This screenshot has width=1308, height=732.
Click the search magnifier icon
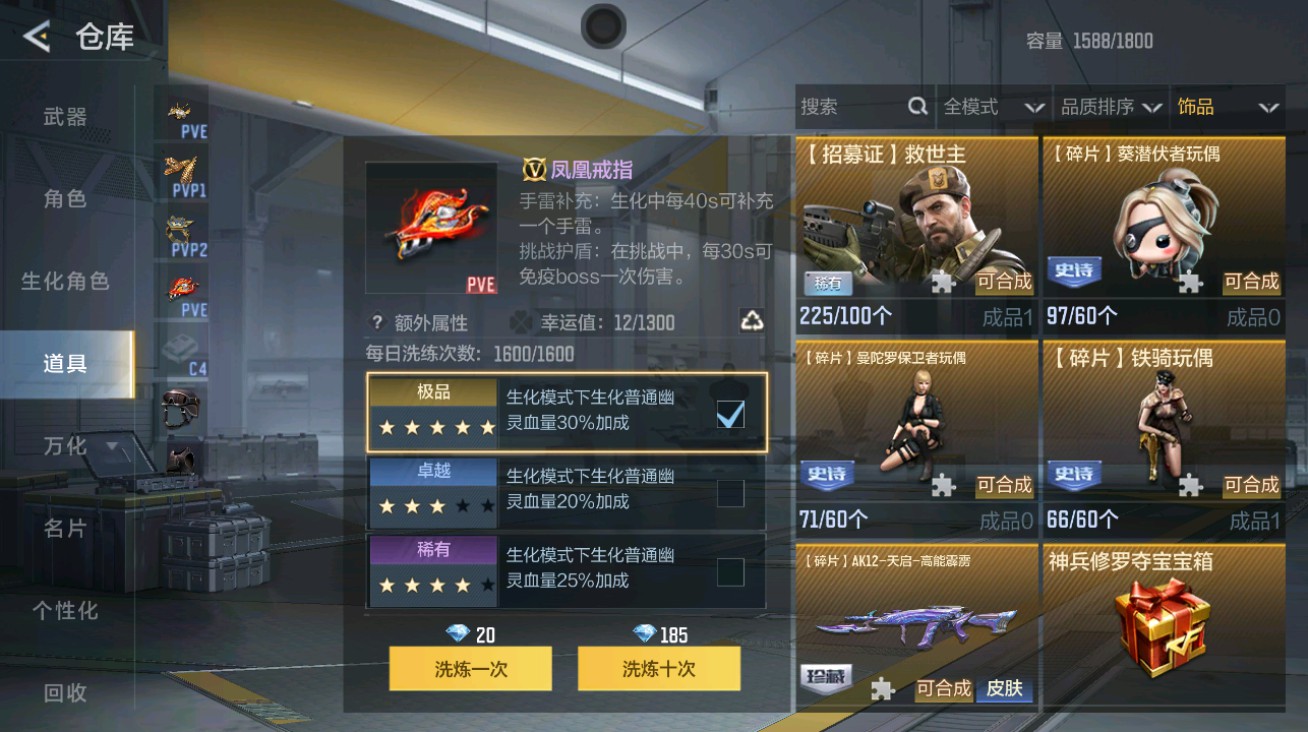point(916,106)
